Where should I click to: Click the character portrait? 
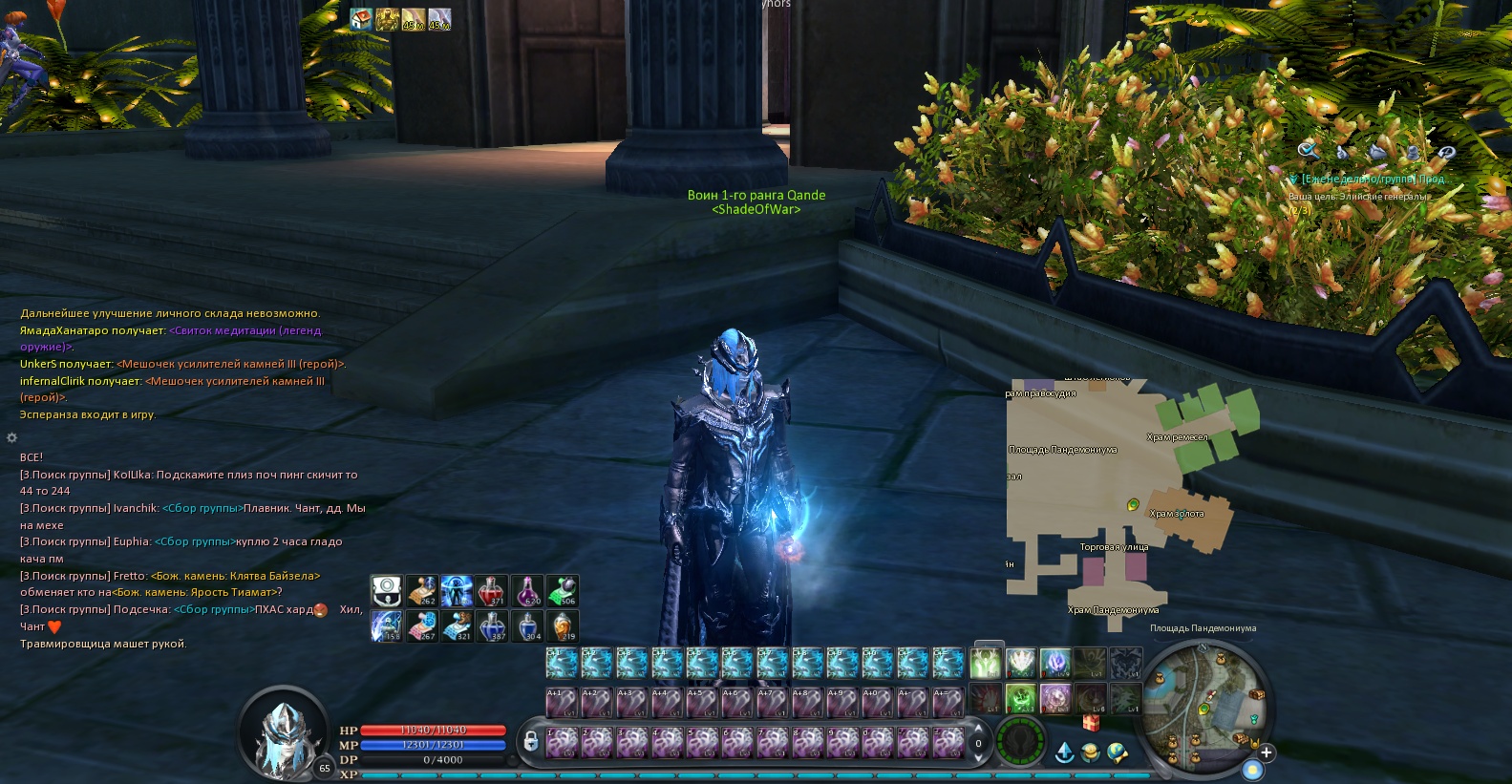[287, 731]
